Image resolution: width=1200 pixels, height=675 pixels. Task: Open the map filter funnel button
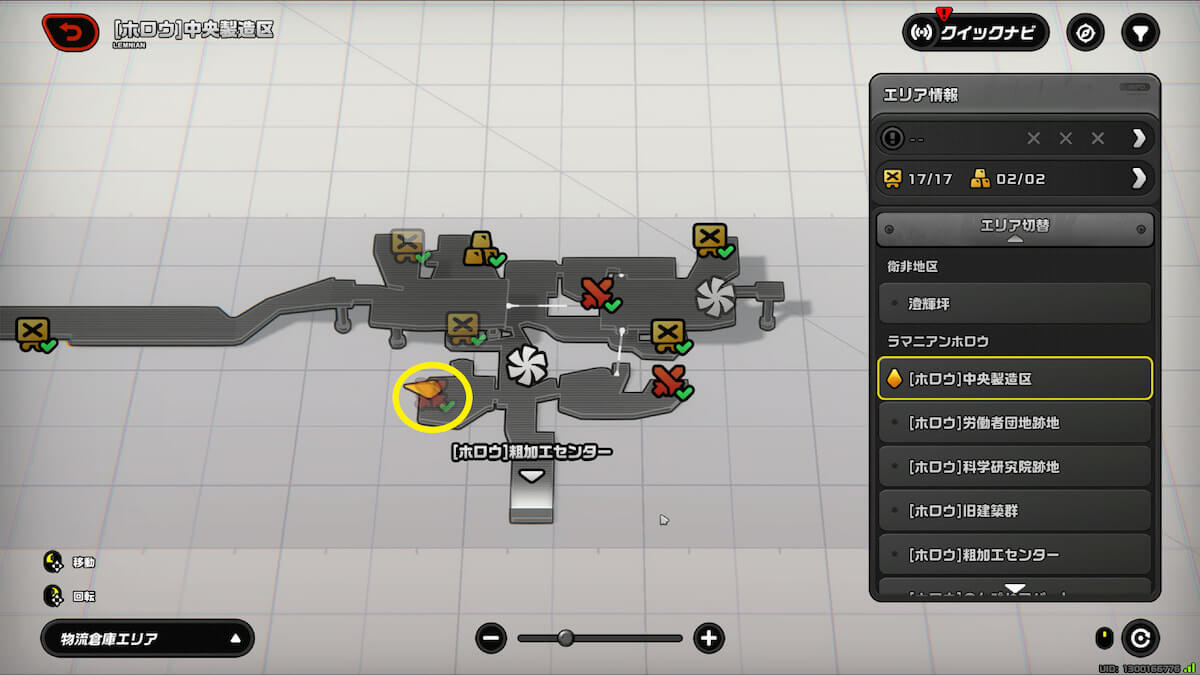(x=1139, y=33)
